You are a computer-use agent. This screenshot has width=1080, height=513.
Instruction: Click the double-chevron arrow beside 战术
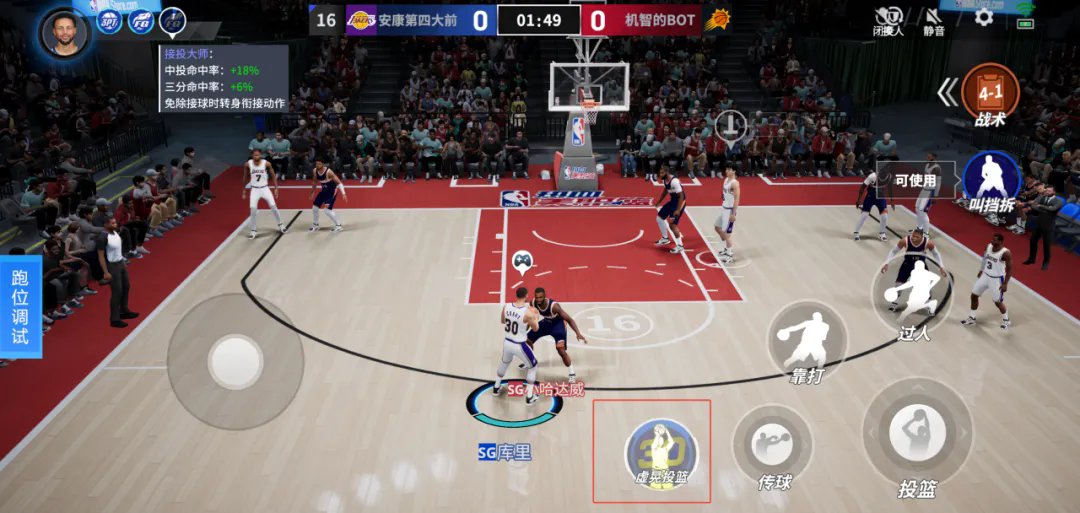[947, 93]
